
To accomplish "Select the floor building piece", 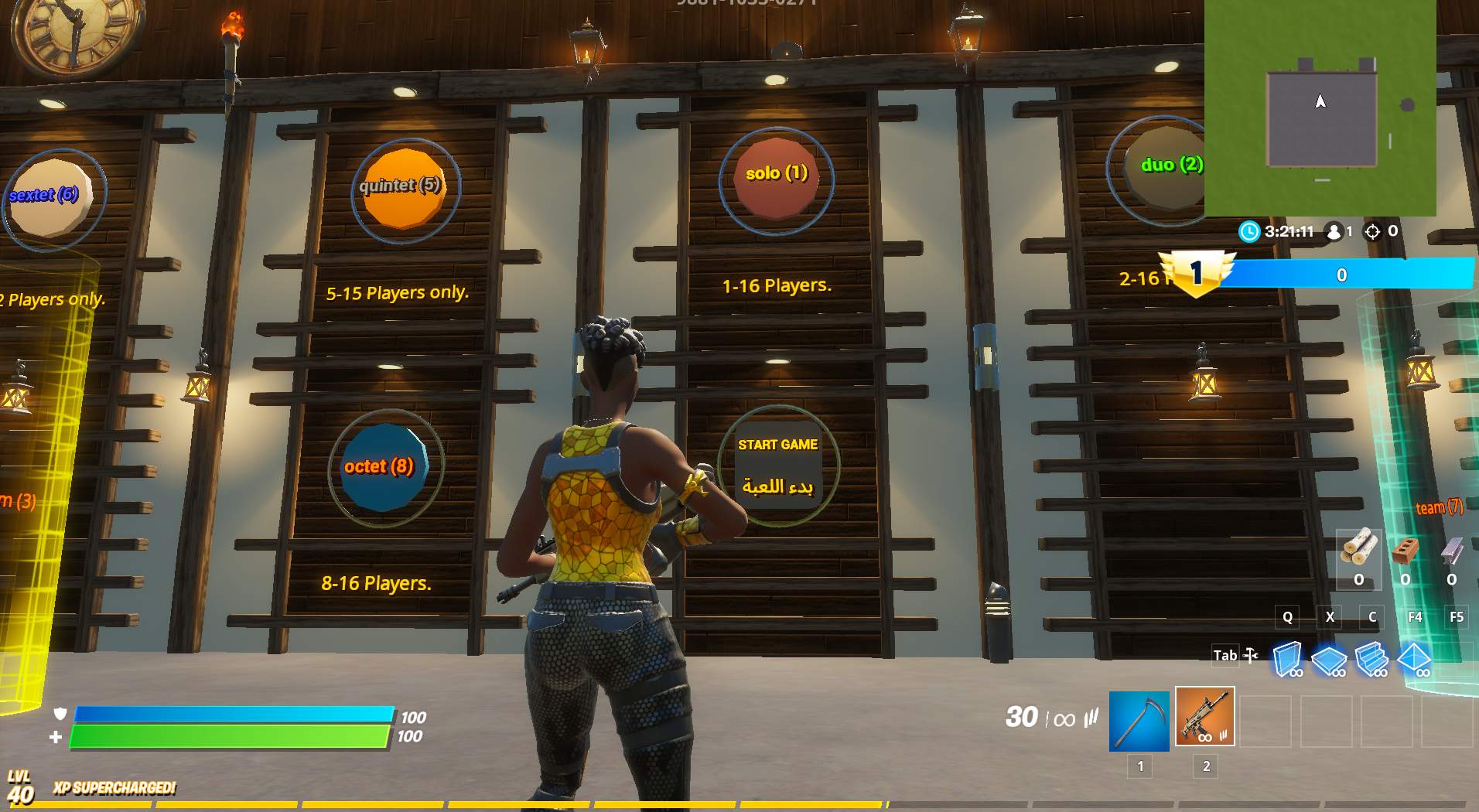I will point(1330,660).
